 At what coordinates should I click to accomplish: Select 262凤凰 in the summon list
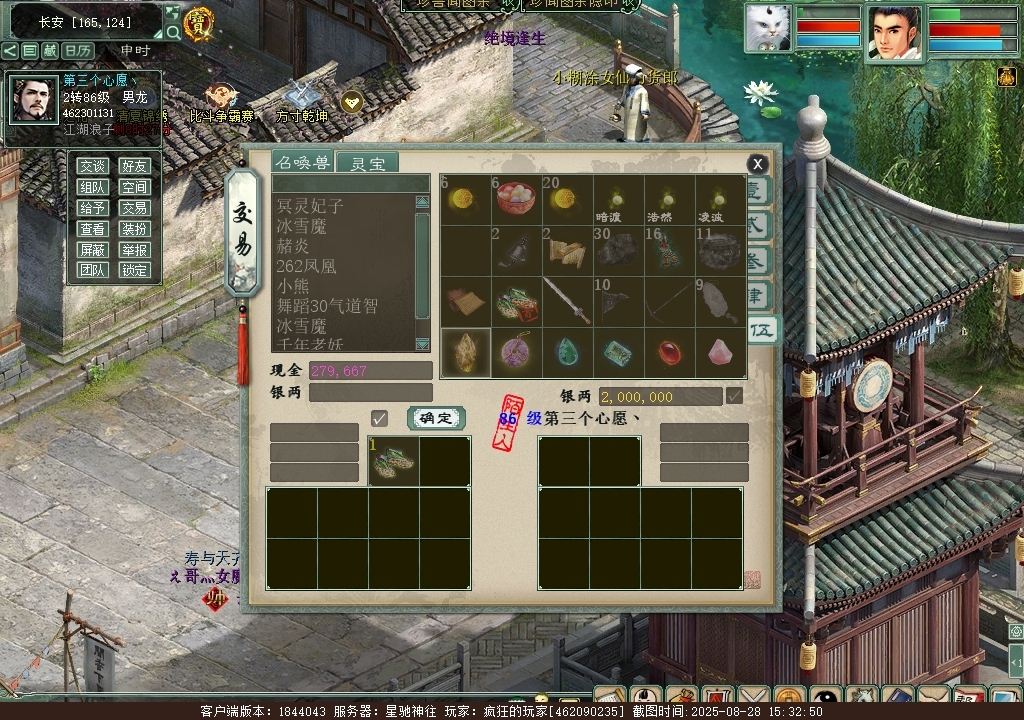point(306,266)
